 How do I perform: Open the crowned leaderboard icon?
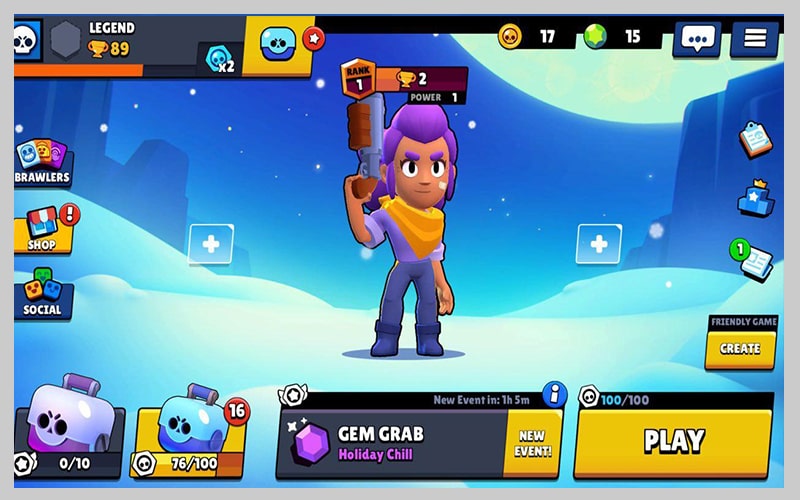pyautogui.click(x=755, y=198)
